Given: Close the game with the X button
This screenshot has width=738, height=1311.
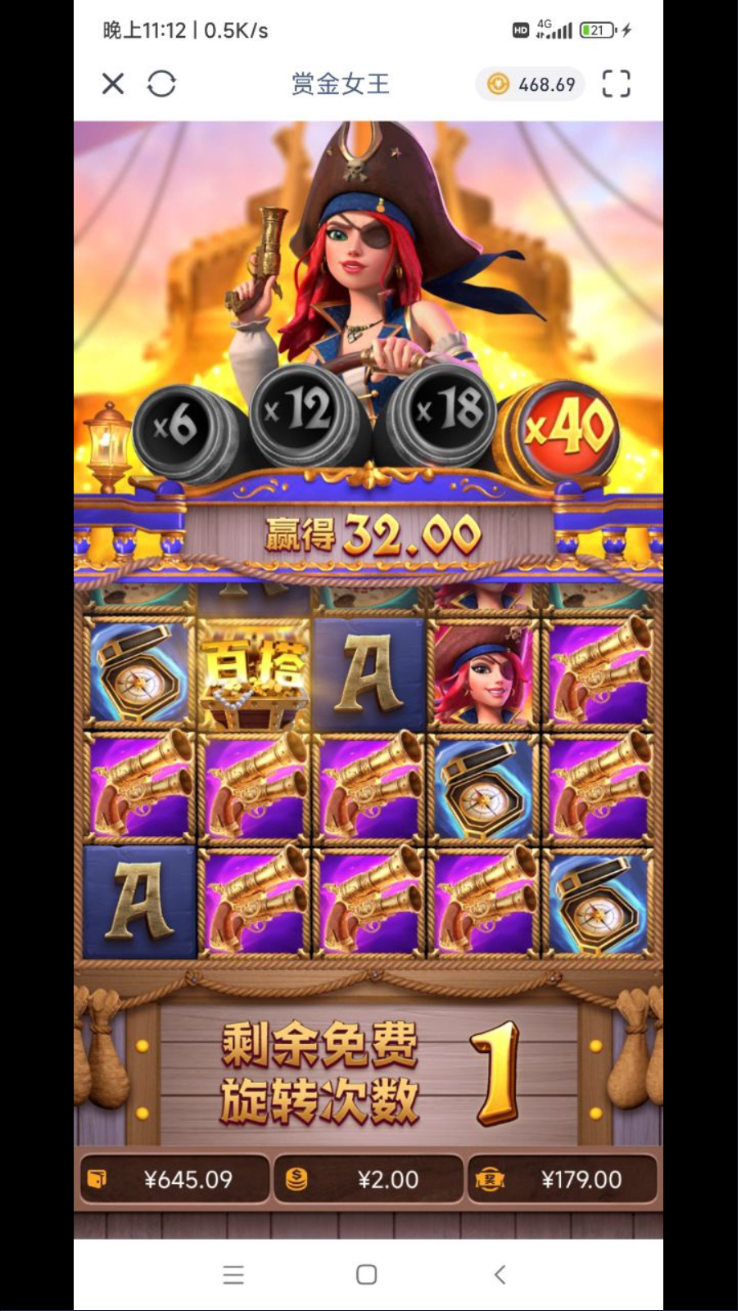Looking at the screenshot, I should point(113,84).
